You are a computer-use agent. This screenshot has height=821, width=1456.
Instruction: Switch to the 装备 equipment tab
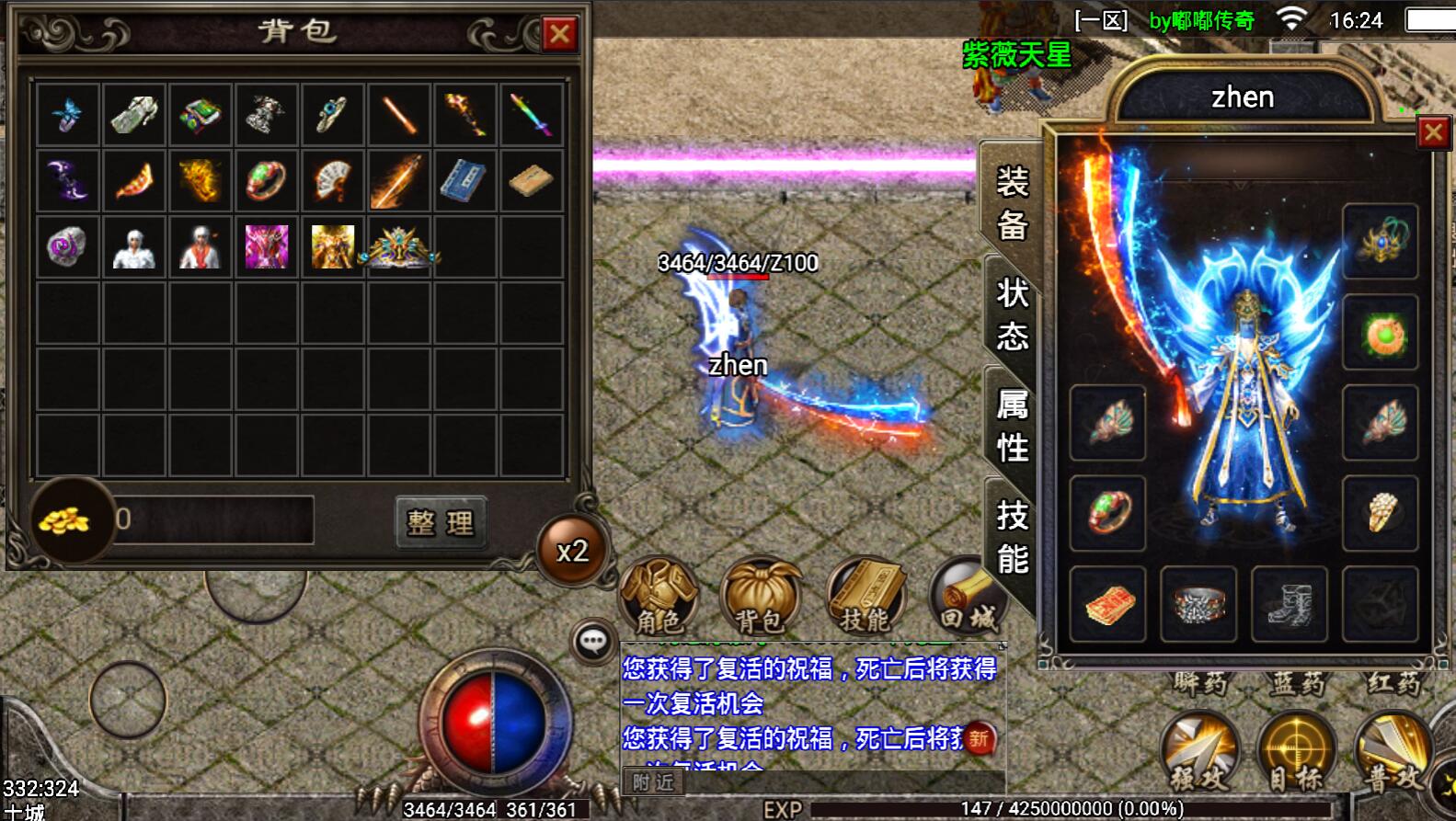point(1012,203)
